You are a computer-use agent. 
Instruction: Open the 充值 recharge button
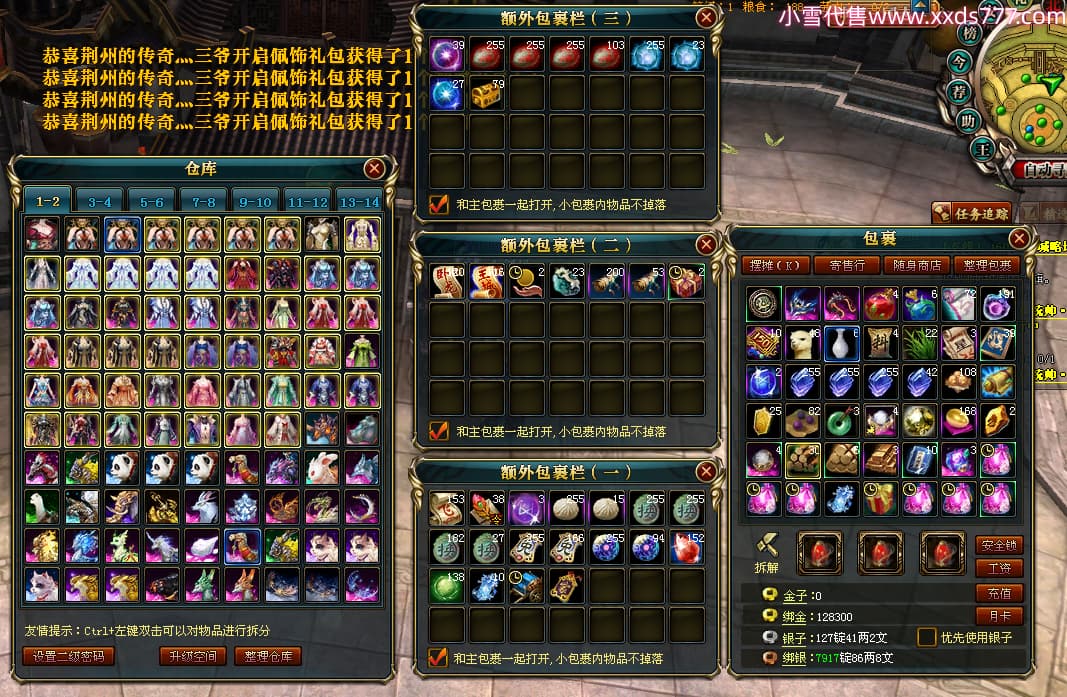[999, 593]
